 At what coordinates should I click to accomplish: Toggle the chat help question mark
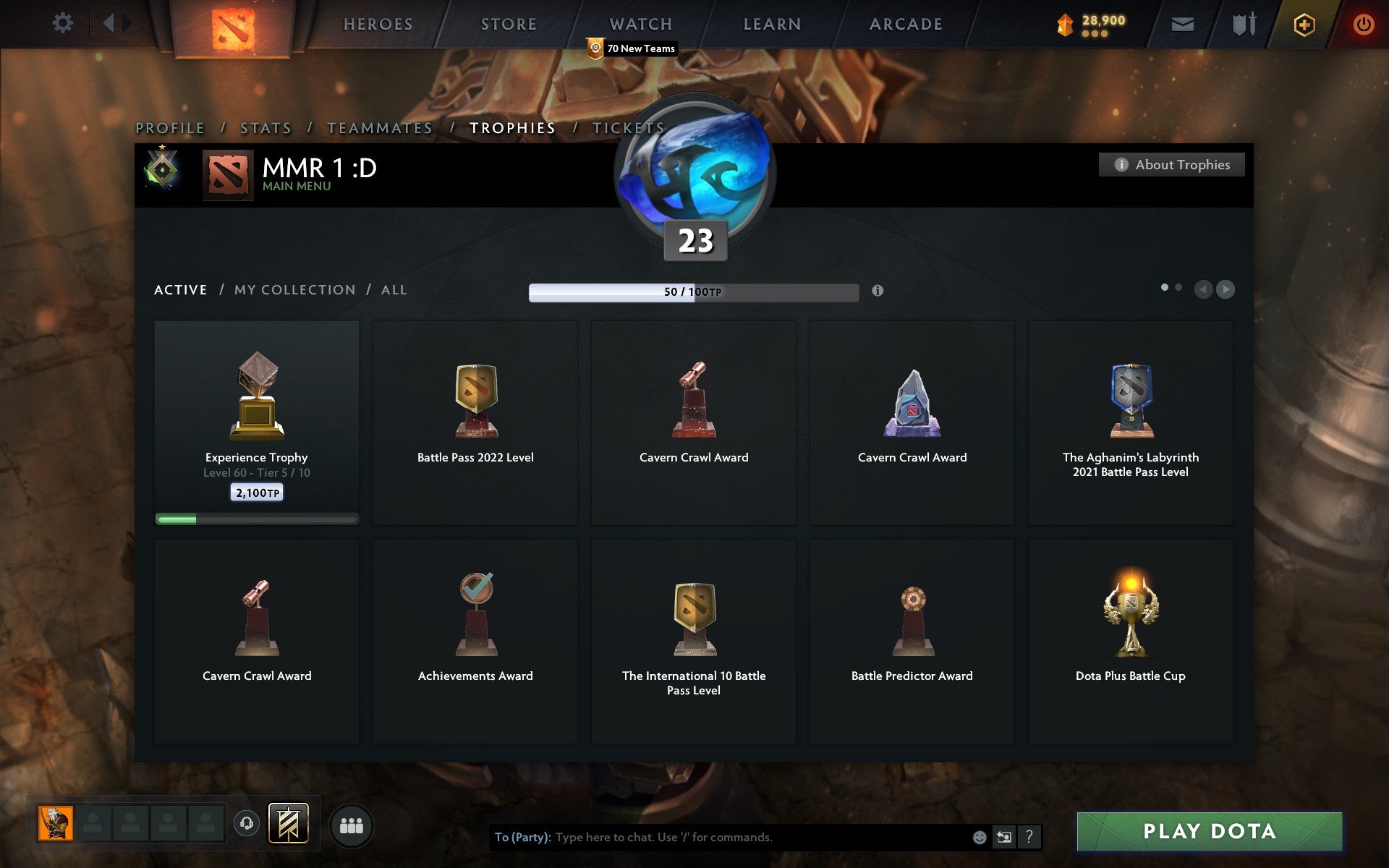(1029, 838)
